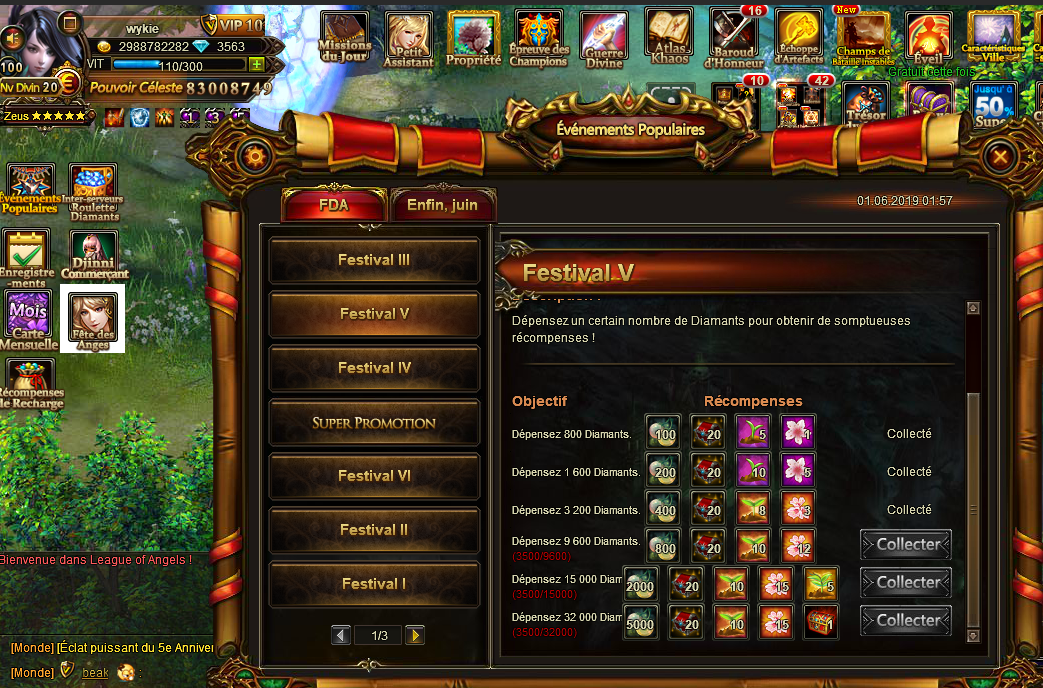Open the Missions du Jour menu
The height and width of the screenshot is (688, 1043).
[344, 39]
